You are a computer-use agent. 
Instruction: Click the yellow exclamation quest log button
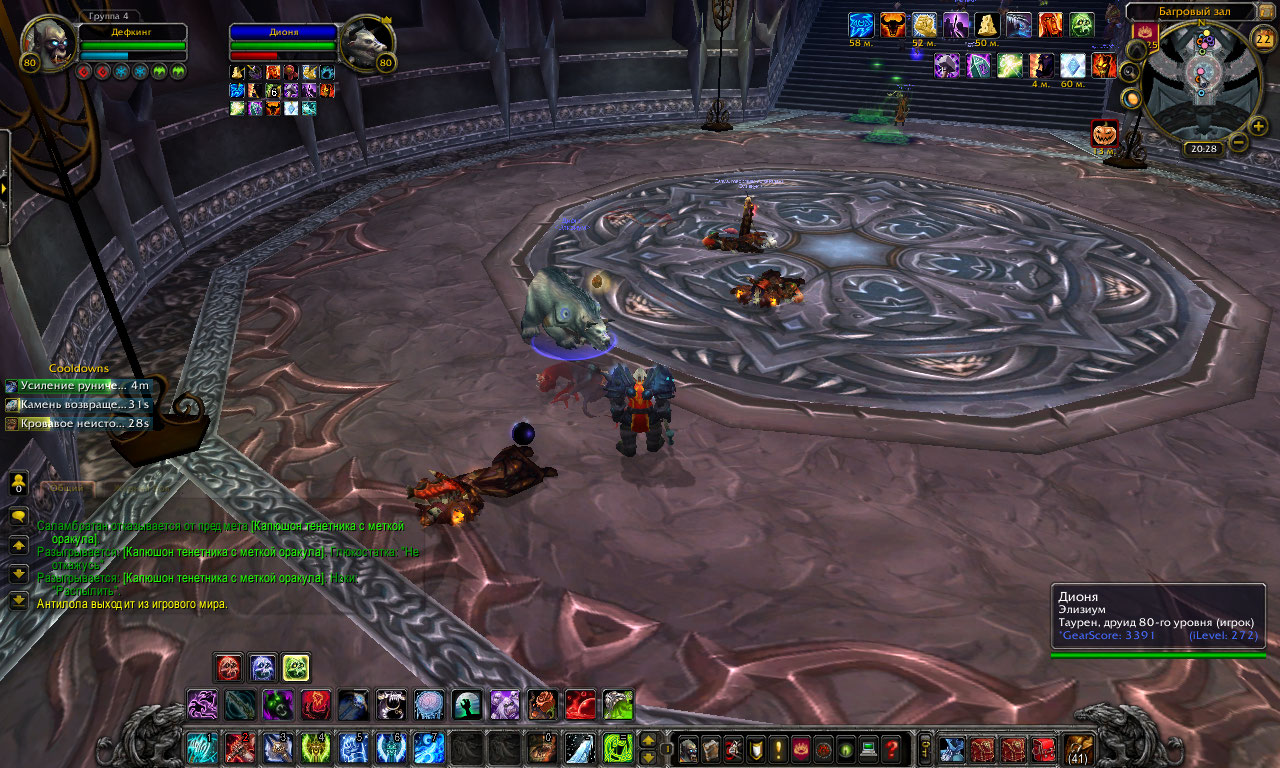(x=779, y=748)
